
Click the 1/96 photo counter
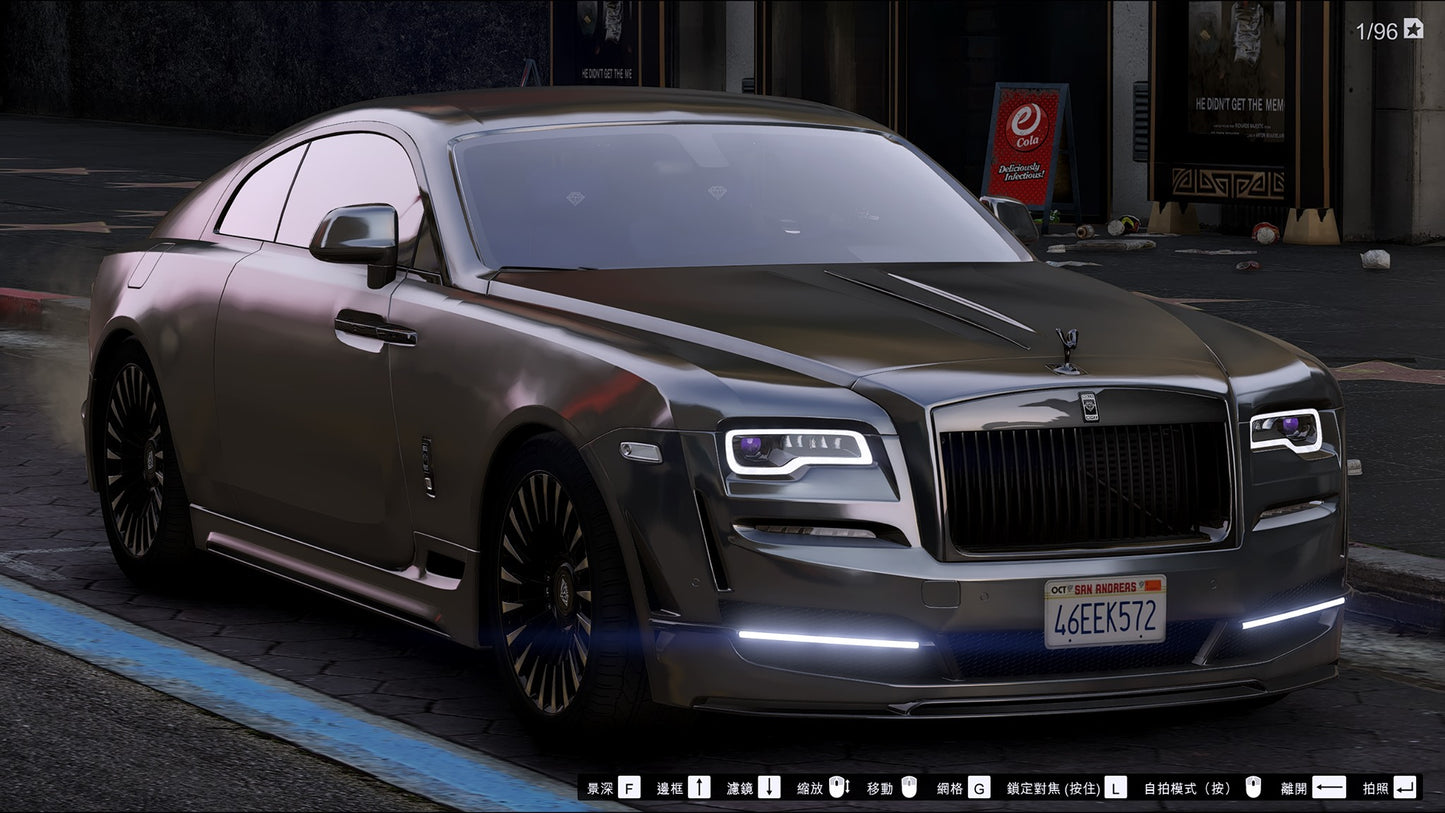coord(1377,29)
